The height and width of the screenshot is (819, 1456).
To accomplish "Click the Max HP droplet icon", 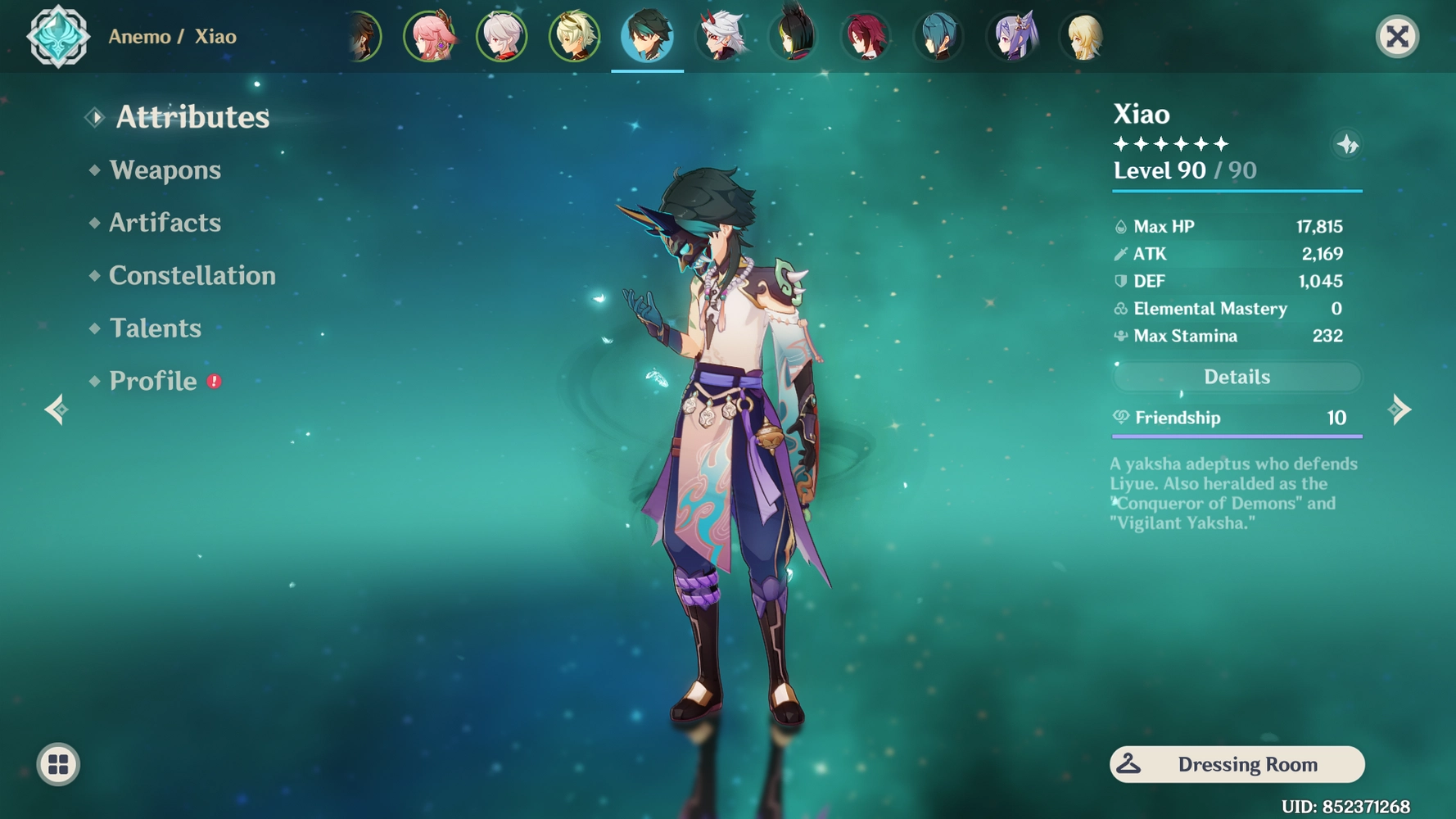I will click(x=1120, y=226).
